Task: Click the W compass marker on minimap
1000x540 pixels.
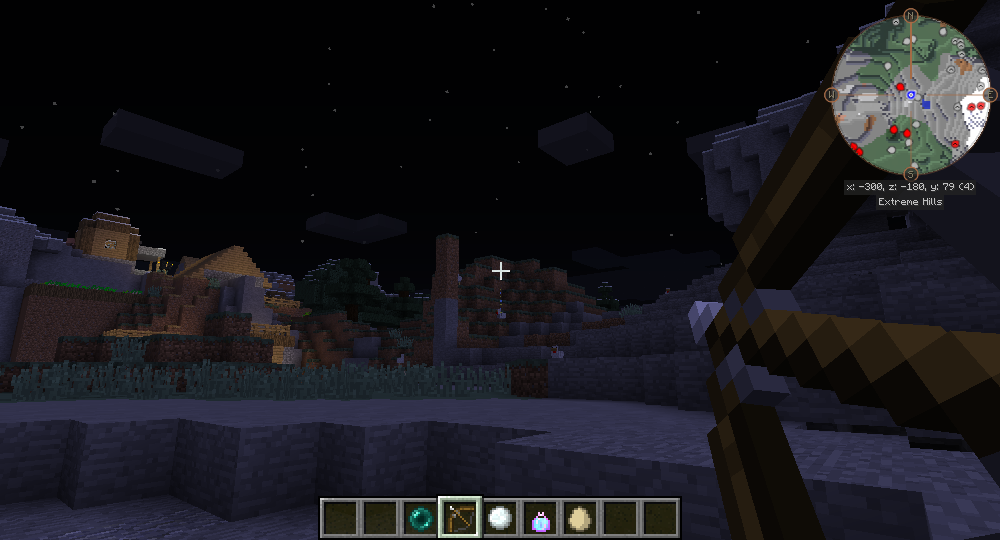Action: pyautogui.click(x=830, y=95)
